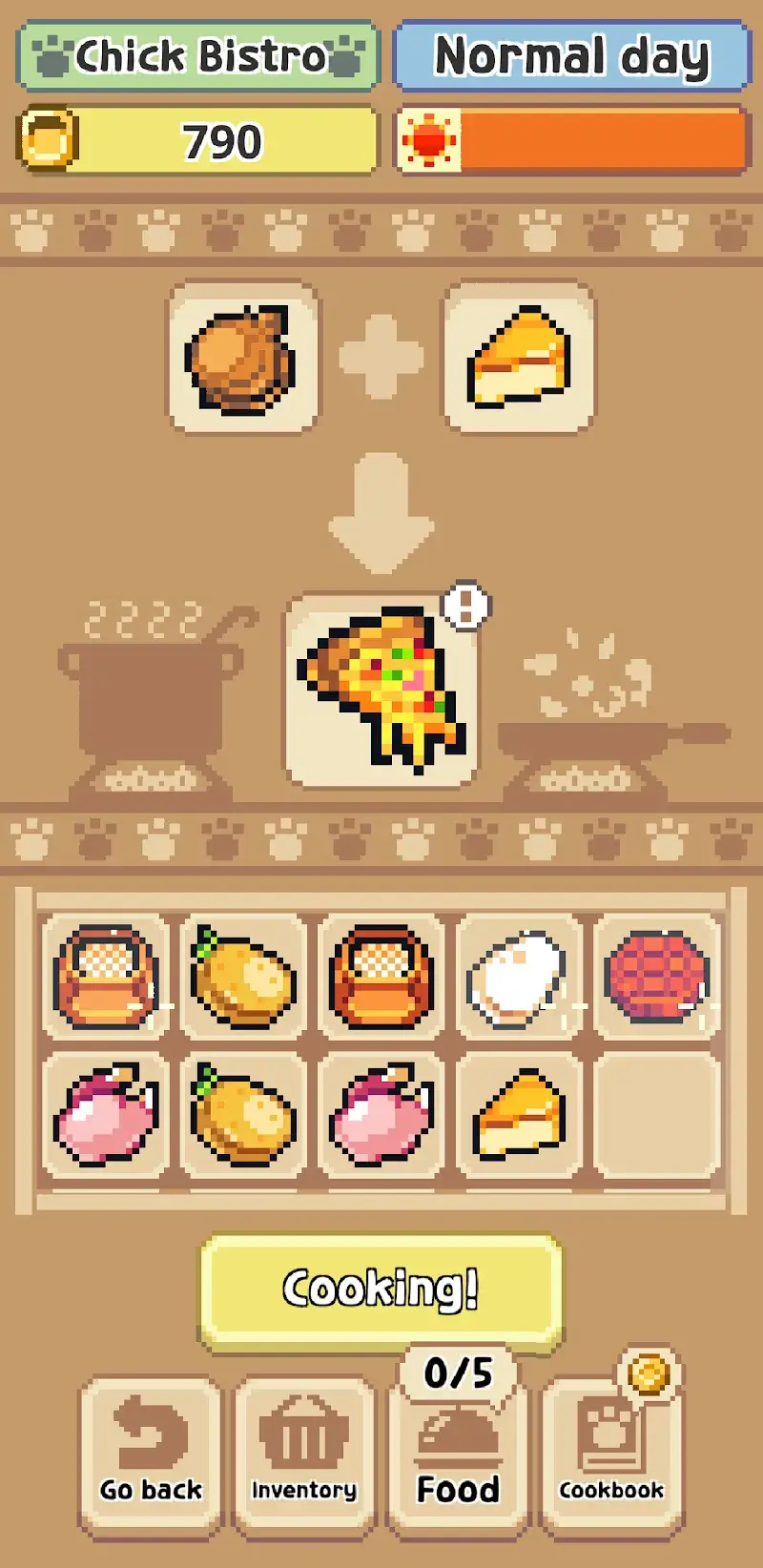The height and width of the screenshot is (1568, 763).
Task: Go back to the previous screen
Action: click(151, 1454)
